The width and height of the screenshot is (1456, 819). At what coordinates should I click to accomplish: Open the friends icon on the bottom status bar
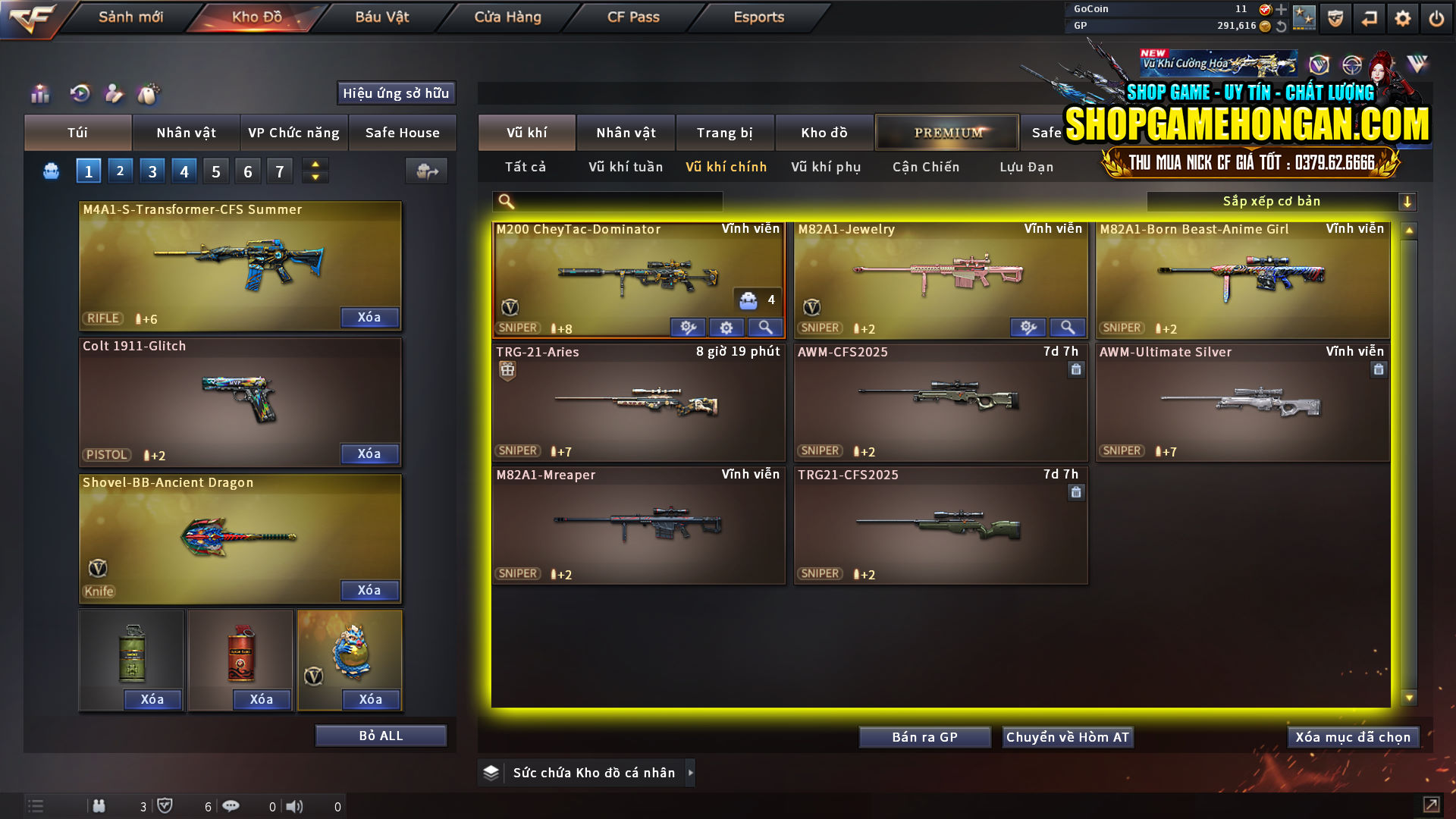point(99,806)
